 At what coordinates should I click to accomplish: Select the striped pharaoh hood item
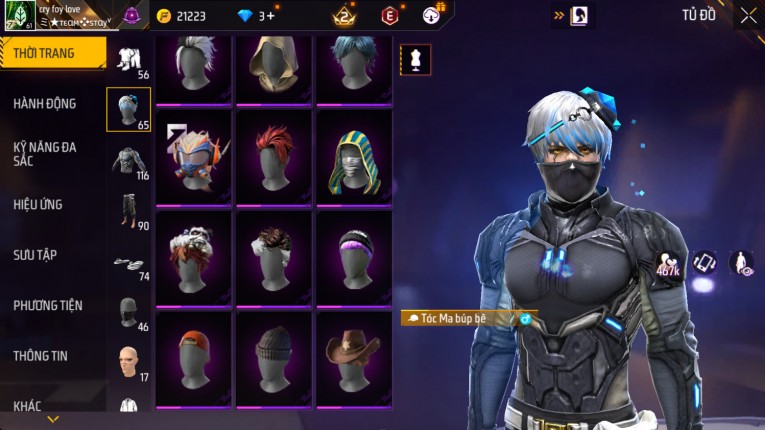point(354,160)
